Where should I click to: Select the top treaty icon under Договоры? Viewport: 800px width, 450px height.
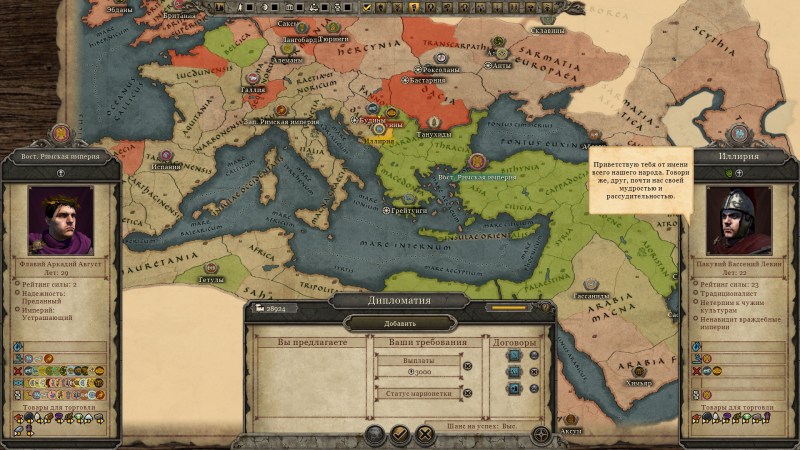pyautogui.click(x=516, y=355)
